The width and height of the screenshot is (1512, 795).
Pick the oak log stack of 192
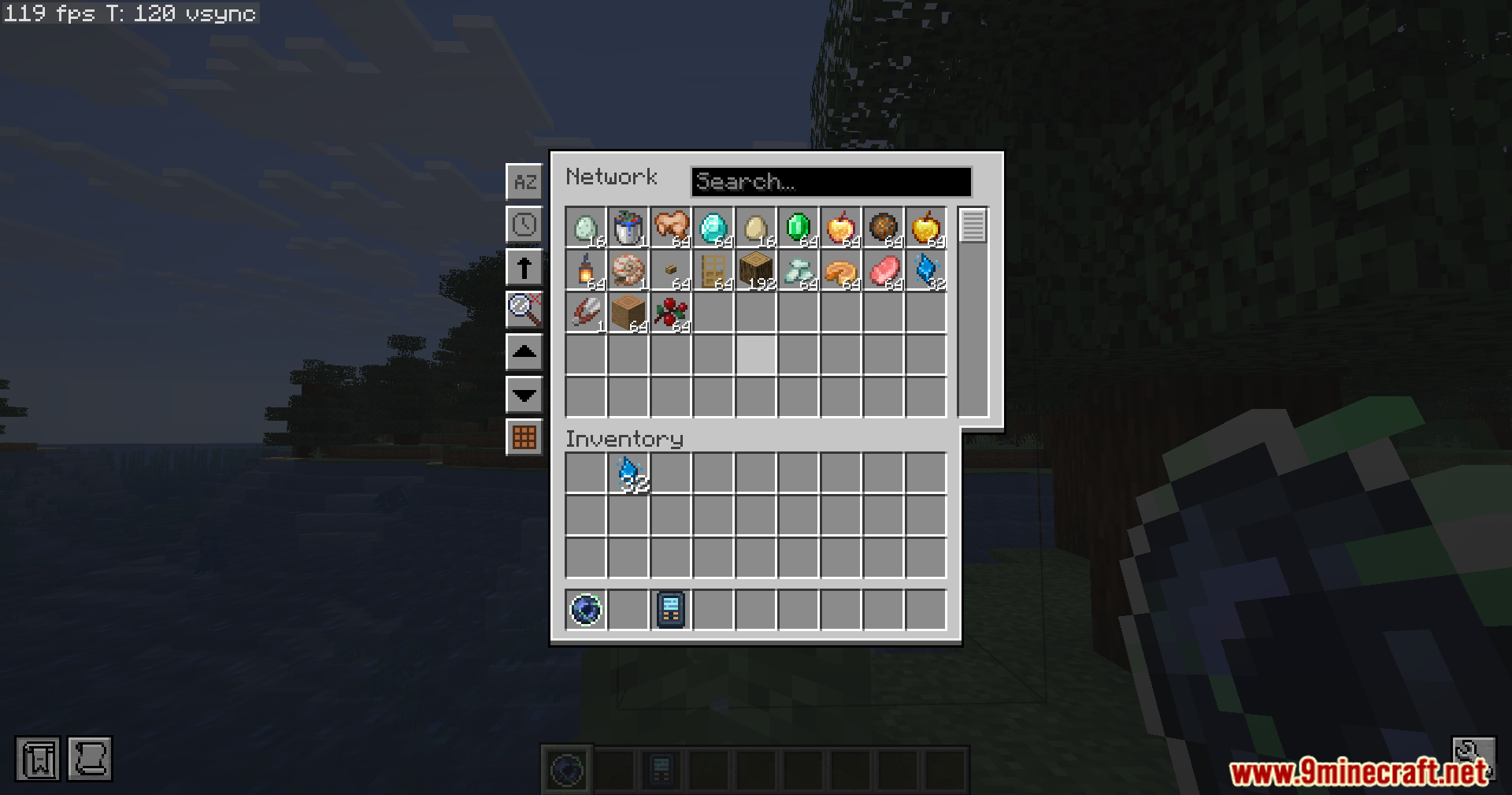755,272
